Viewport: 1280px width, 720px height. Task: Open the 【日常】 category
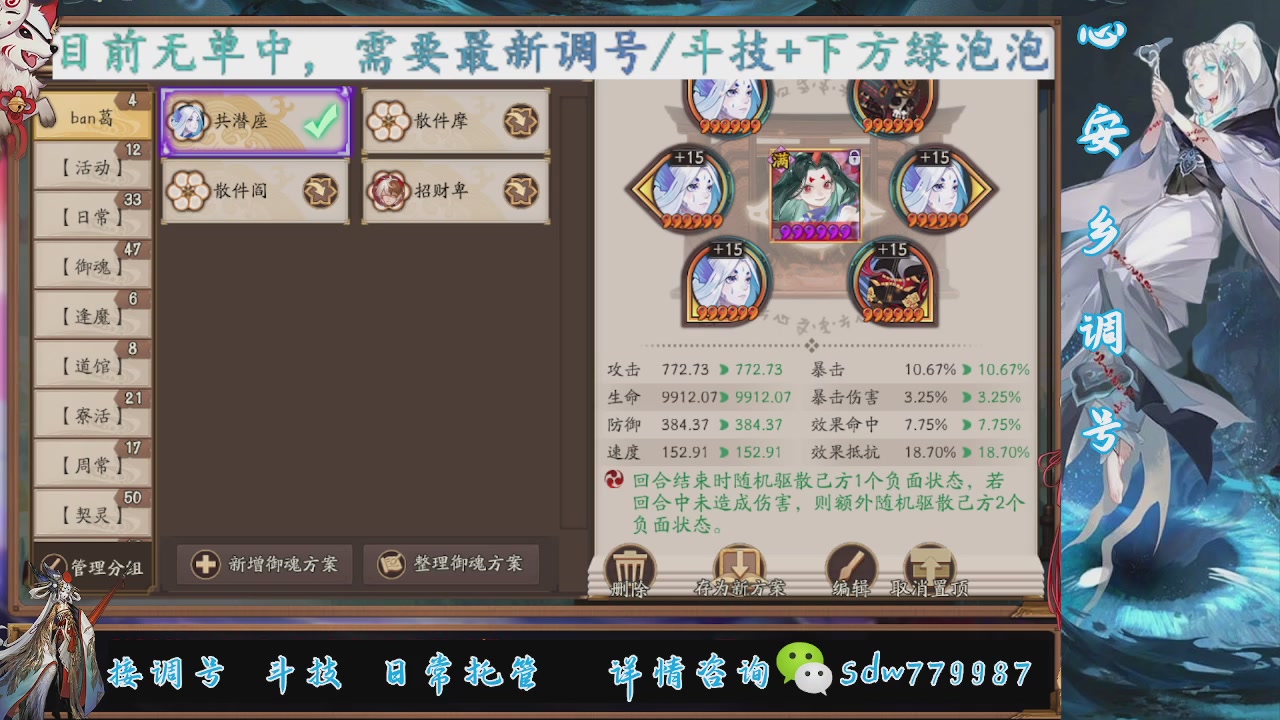click(91, 216)
